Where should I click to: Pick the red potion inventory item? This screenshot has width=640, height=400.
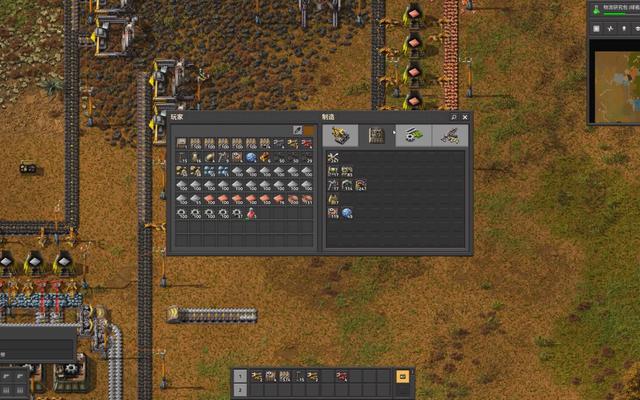tap(251, 213)
